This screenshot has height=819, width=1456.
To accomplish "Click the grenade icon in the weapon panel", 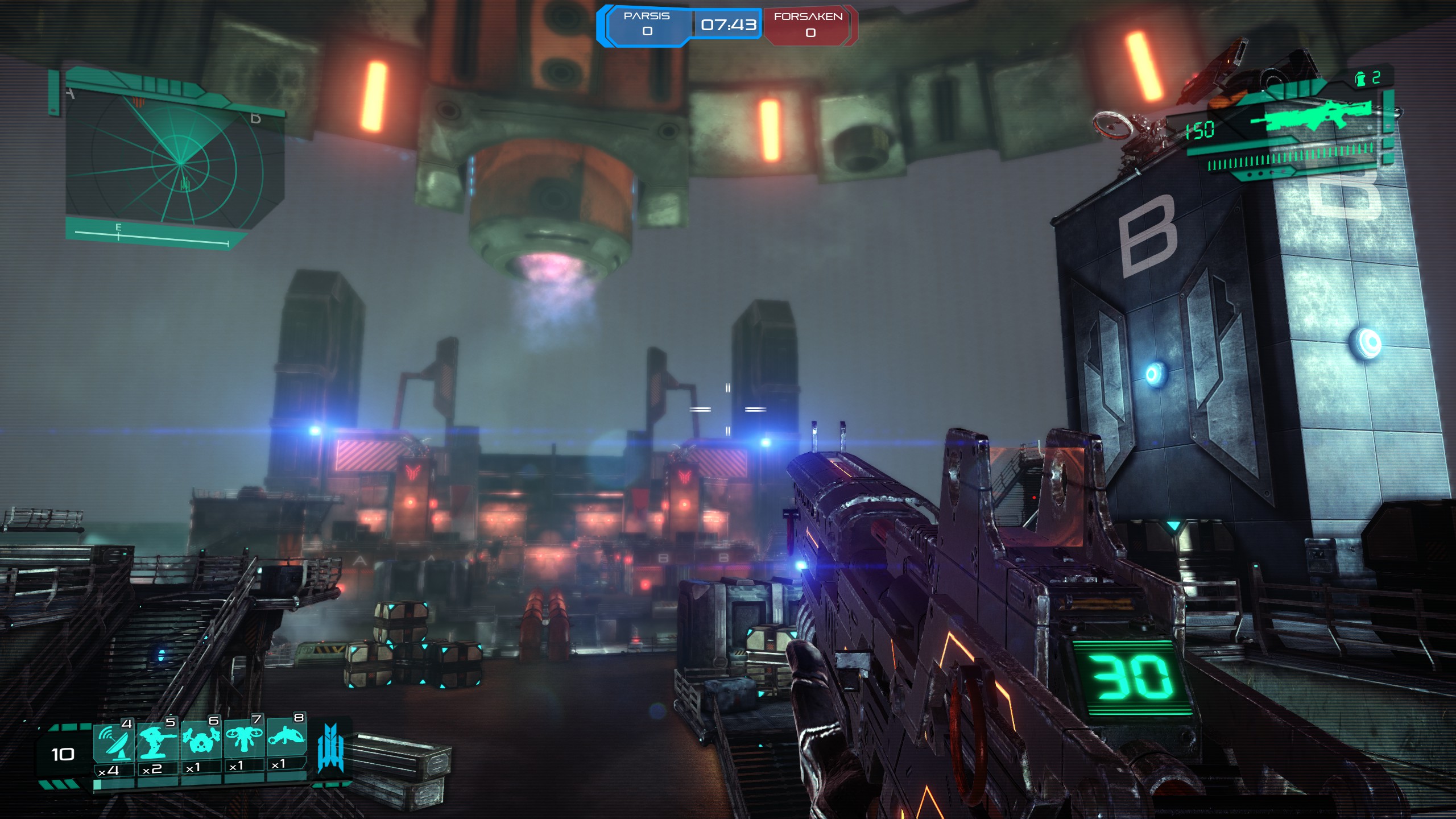I will pyautogui.click(x=1360, y=79).
